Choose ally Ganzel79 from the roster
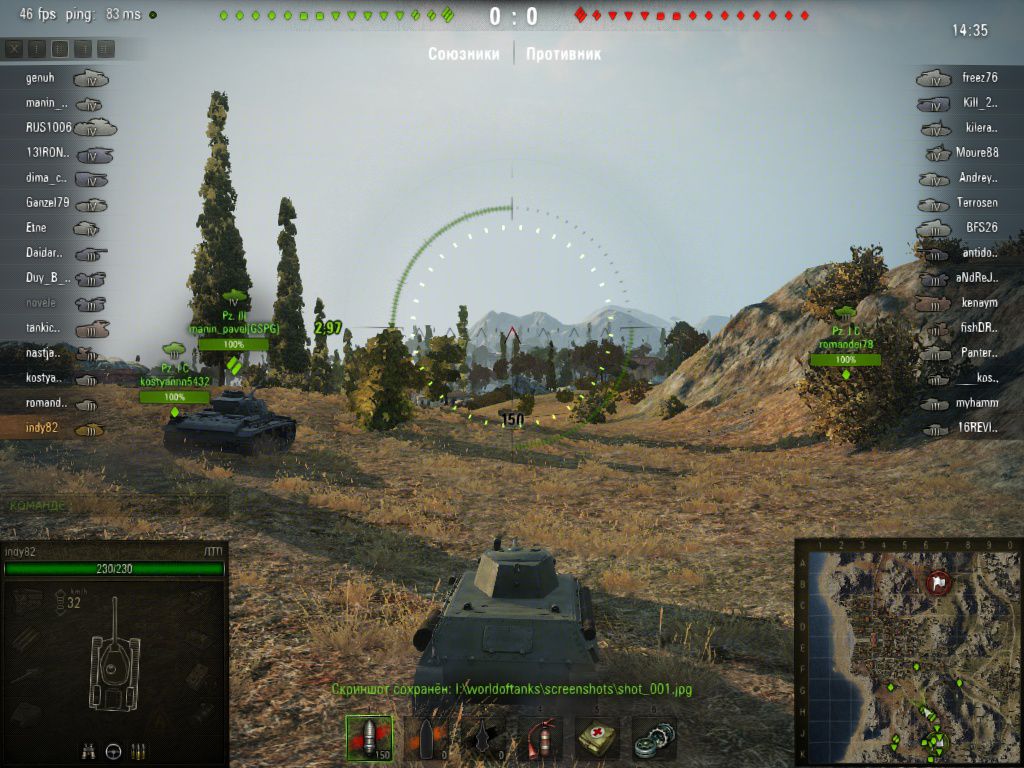1024x768 pixels. tap(48, 203)
